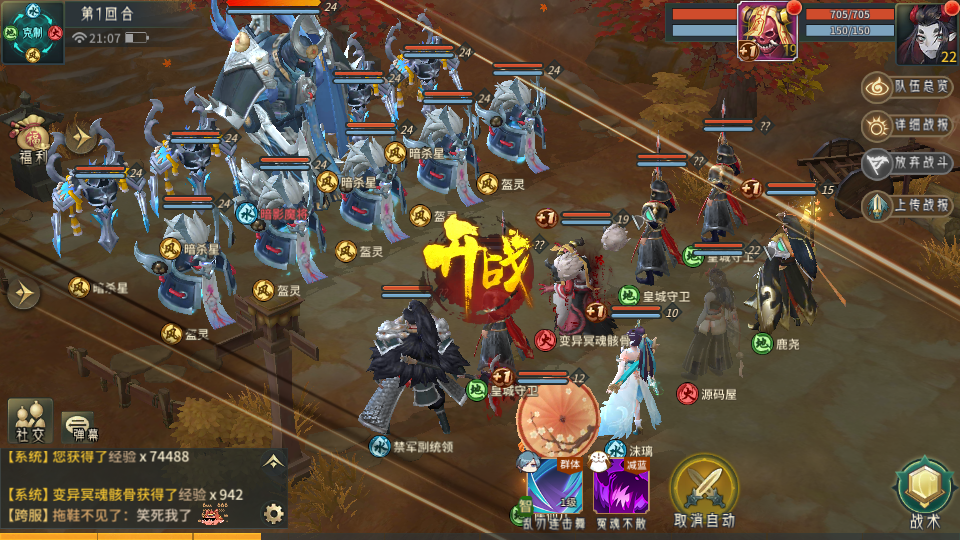Viewport: 960px width, 540px height.
Task: Activate the 冥魂不散 purple skill
Action: [x=621, y=490]
